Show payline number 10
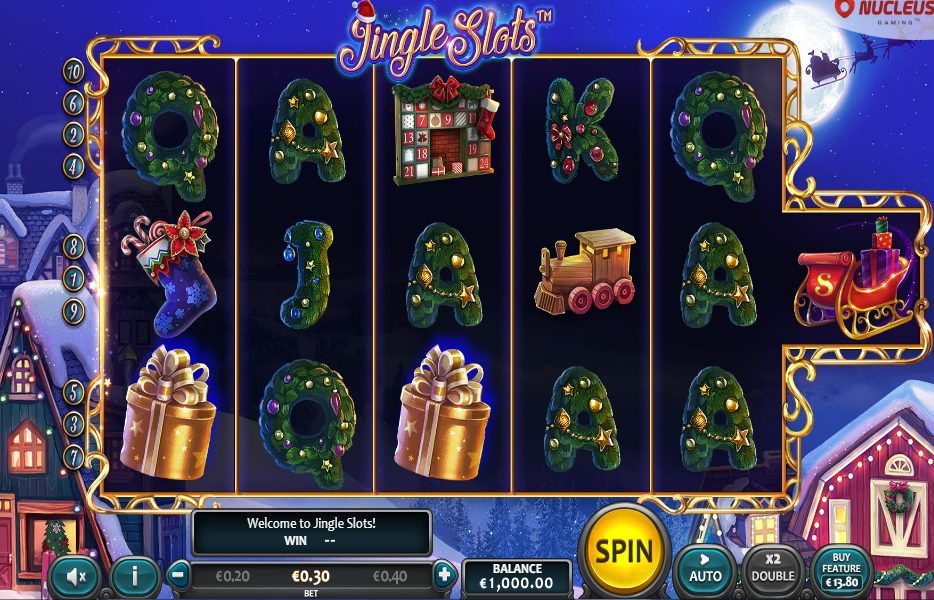 pos(74,70)
